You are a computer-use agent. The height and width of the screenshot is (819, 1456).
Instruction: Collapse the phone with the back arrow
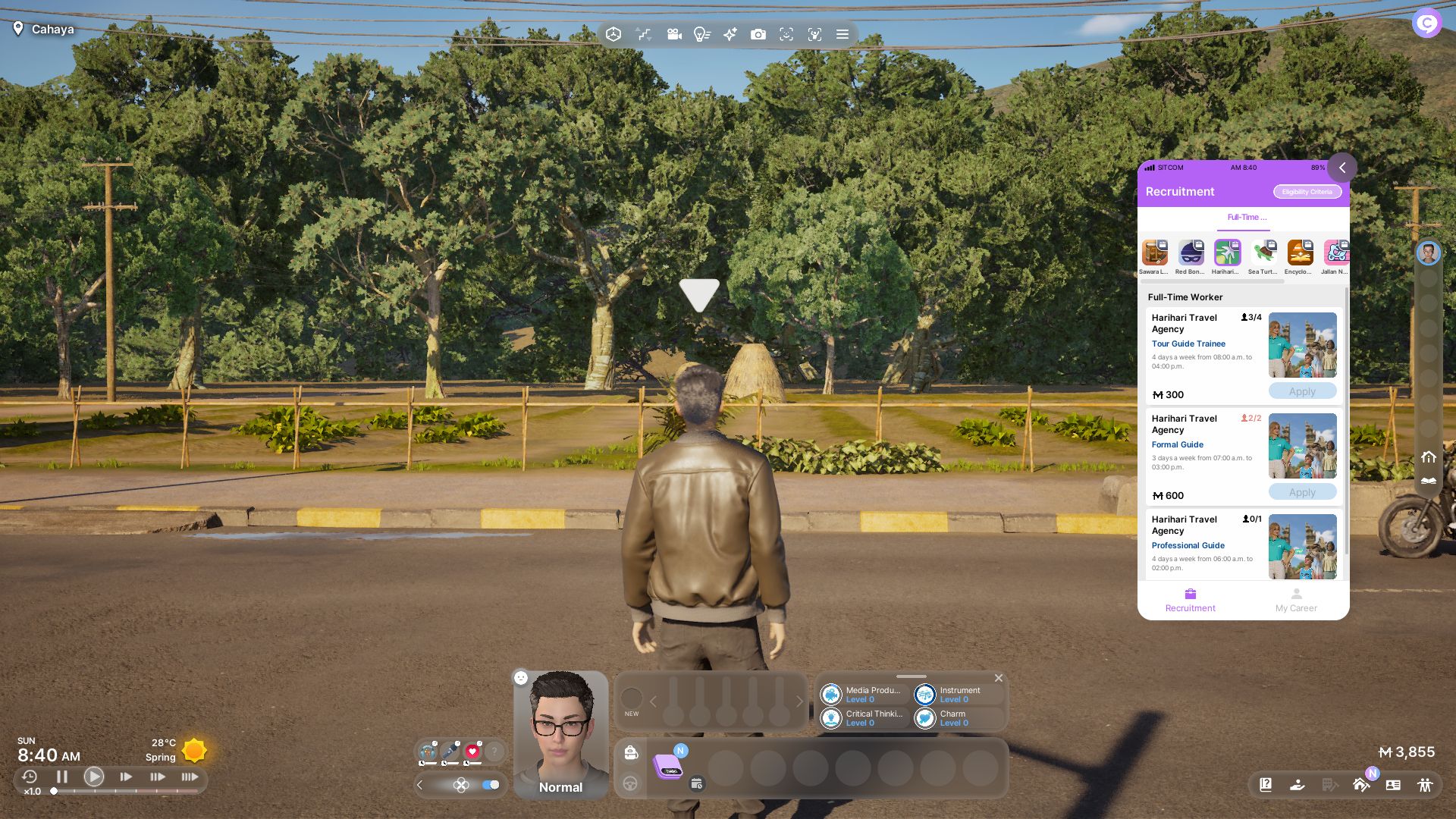[x=1341, y=168]
